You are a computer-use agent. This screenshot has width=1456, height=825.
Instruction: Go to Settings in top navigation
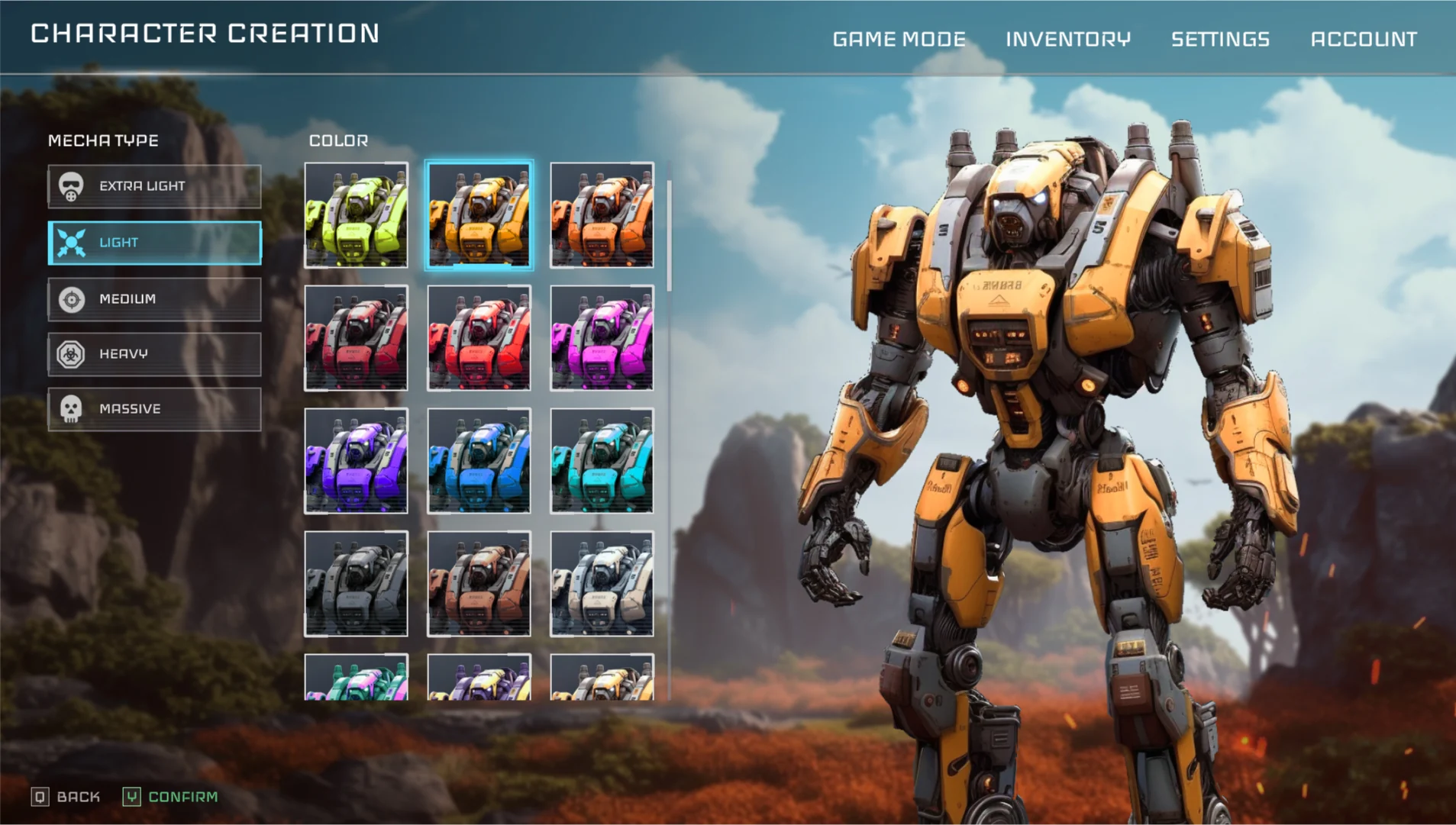[x=1220, y=39]
